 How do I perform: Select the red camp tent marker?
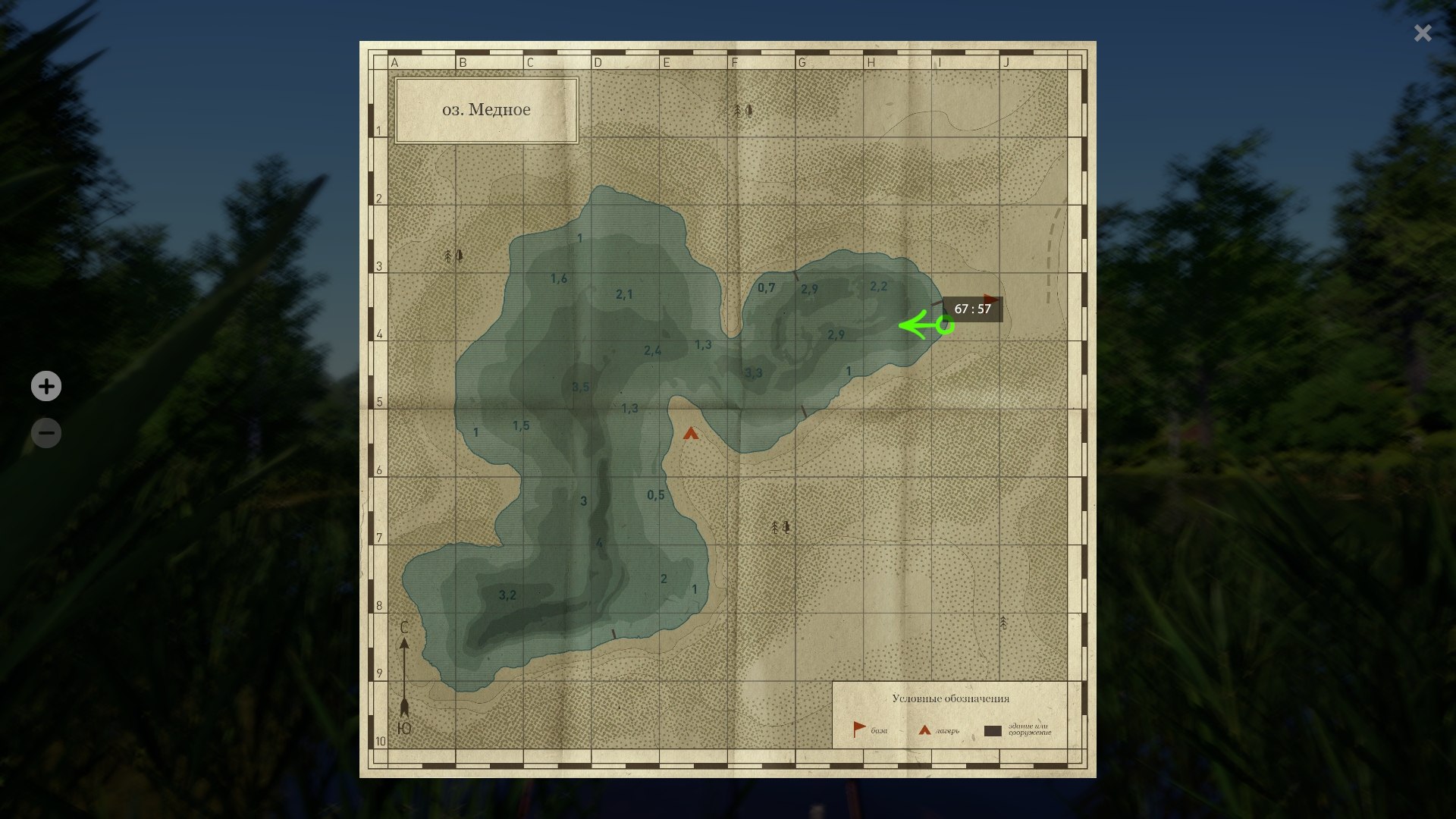click(690, 434)
